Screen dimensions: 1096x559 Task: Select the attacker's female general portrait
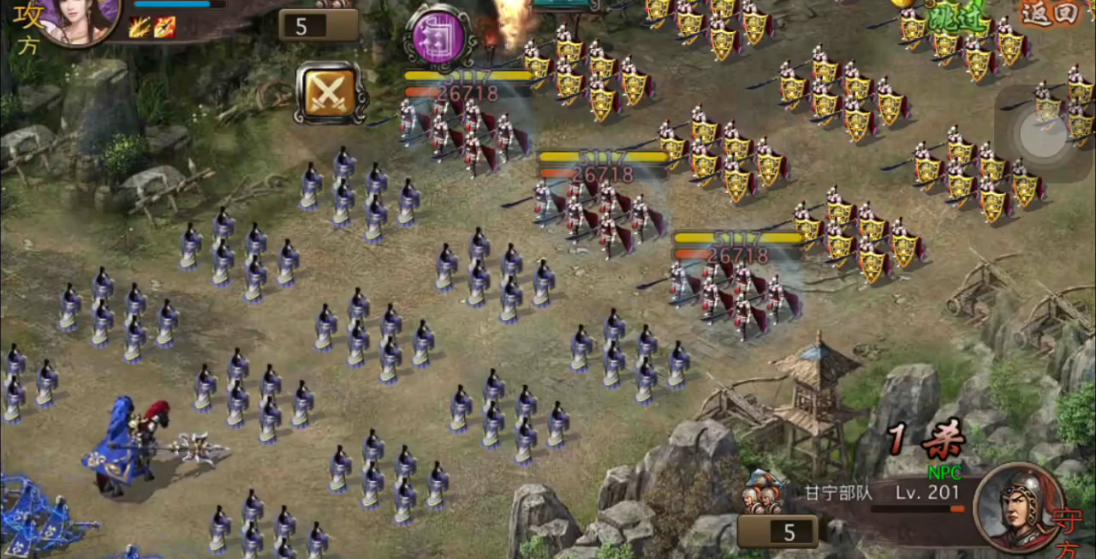79,18
